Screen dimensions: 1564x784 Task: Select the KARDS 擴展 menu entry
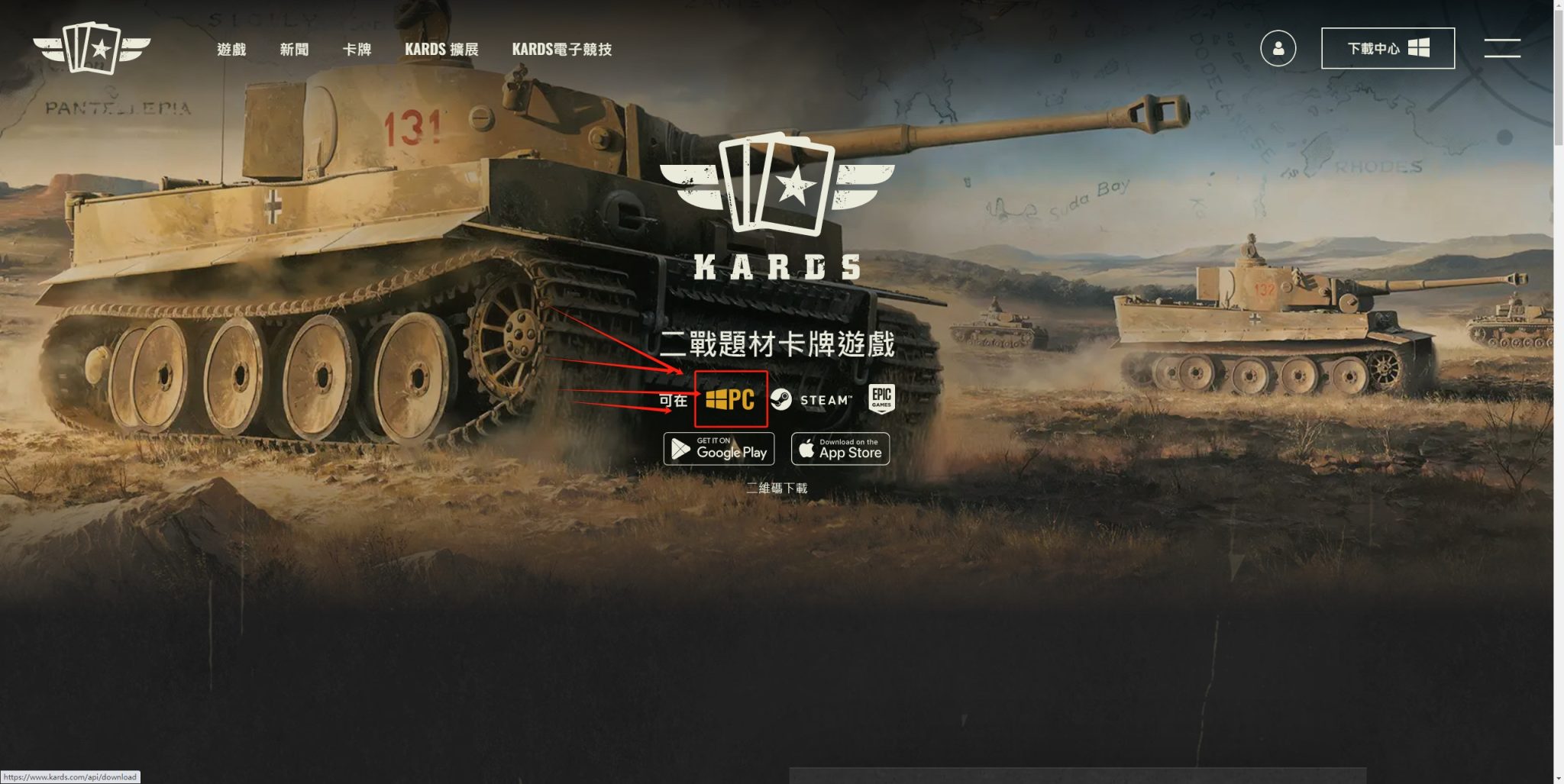tap(441, 50)
